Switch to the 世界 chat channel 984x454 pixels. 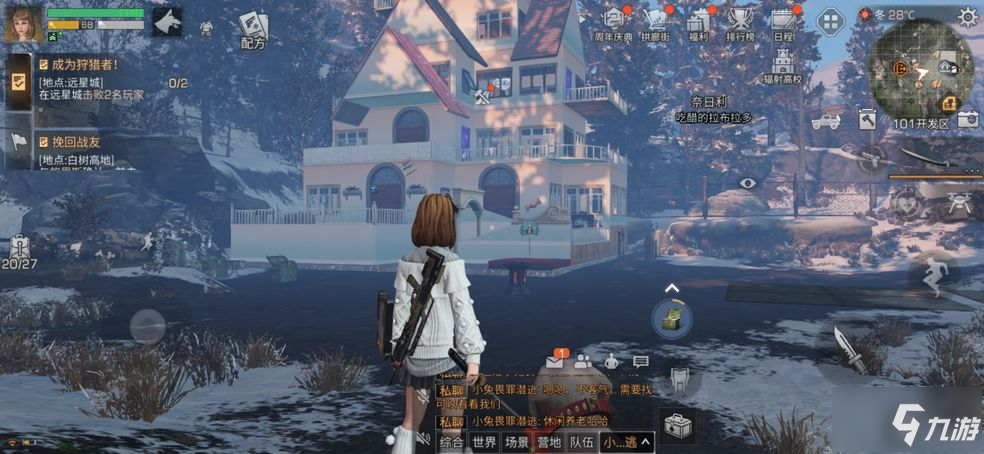[x=484, y=441]
